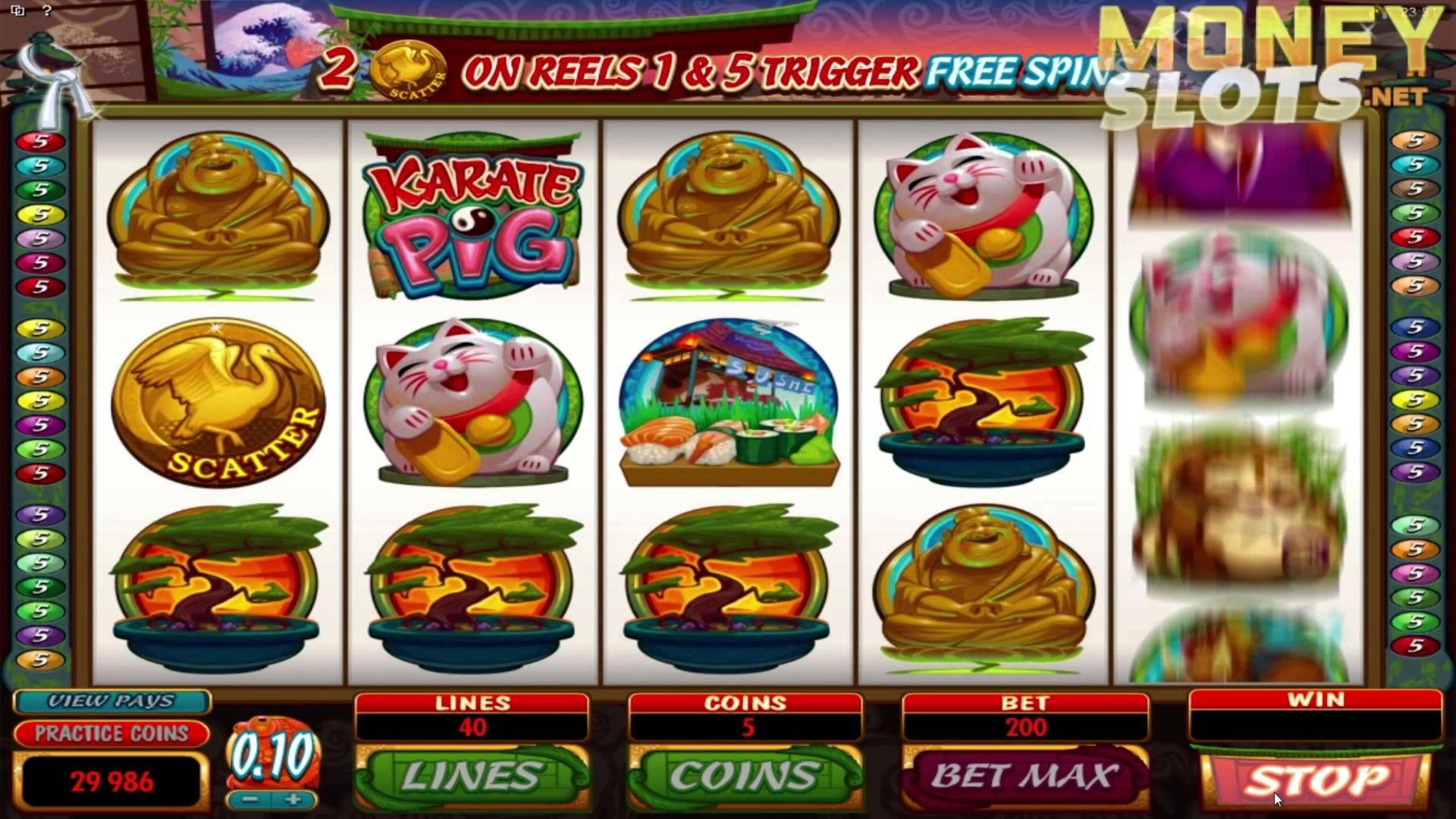Click the PRACTICE COINS button
The image size is (1456, 819).
point(111,734)
